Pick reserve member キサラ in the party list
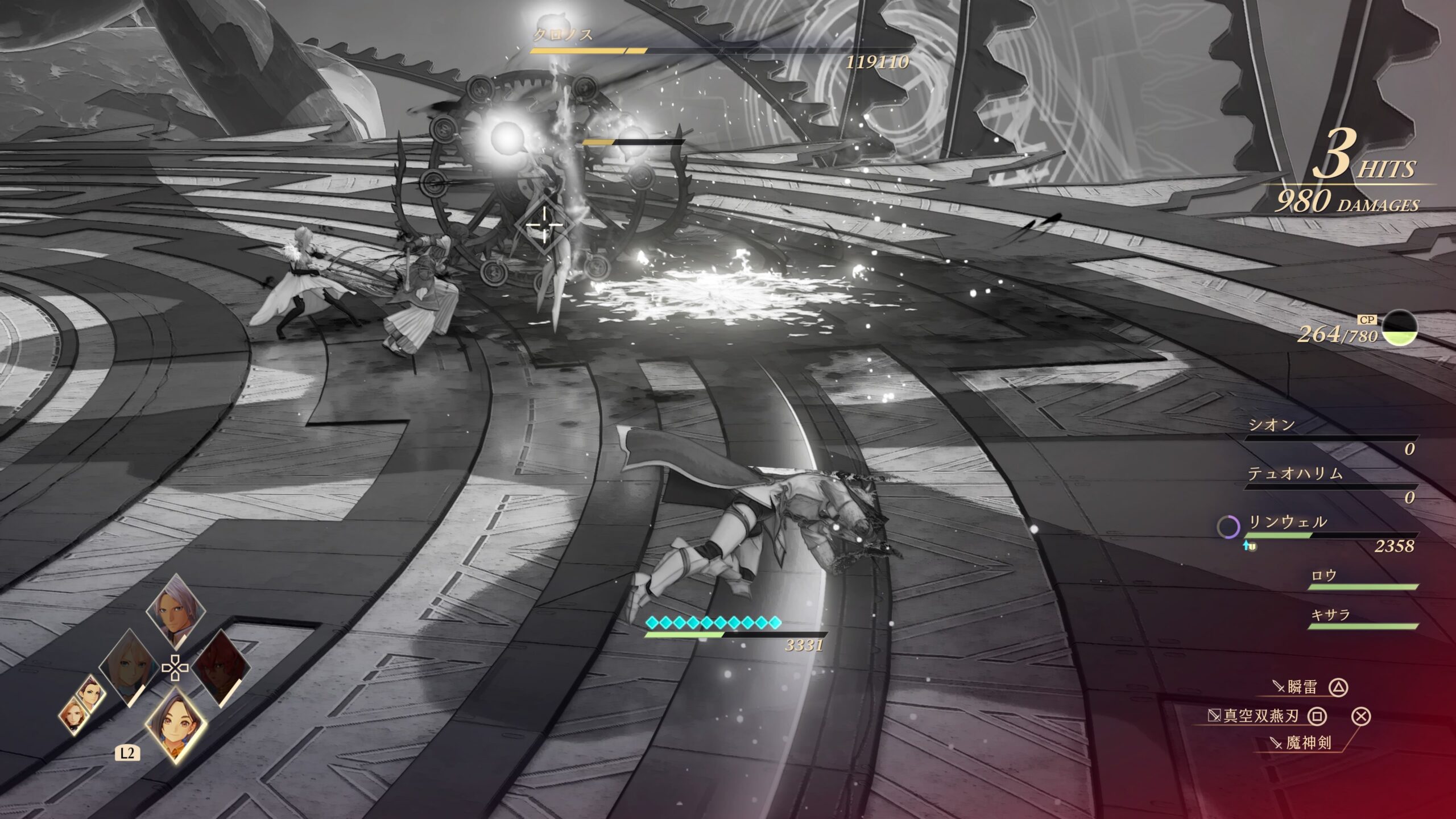This screenshot has width=1456, height=819. [1330, 615]
